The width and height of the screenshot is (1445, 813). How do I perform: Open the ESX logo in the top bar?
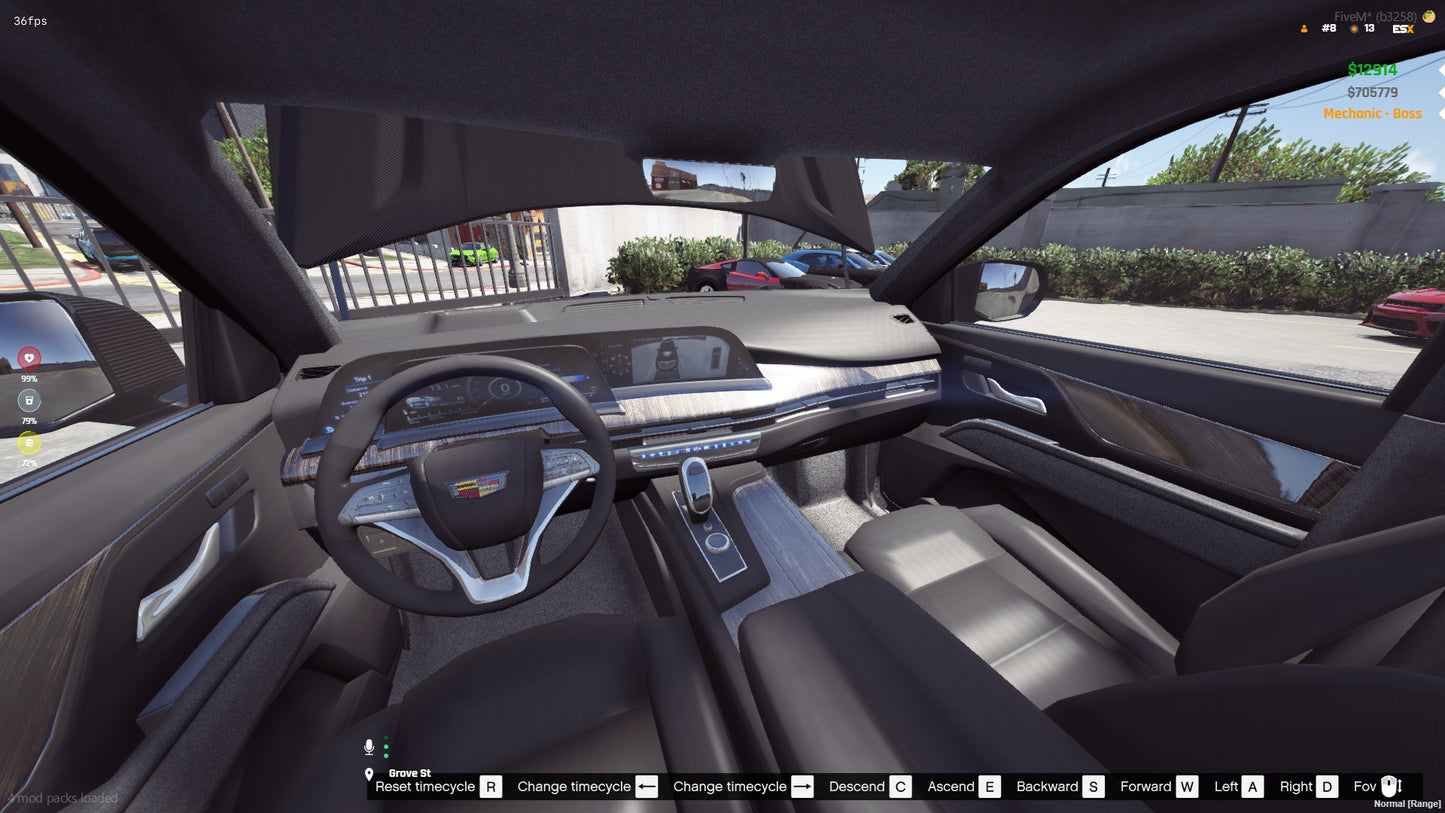click(x=1402, y=28)
